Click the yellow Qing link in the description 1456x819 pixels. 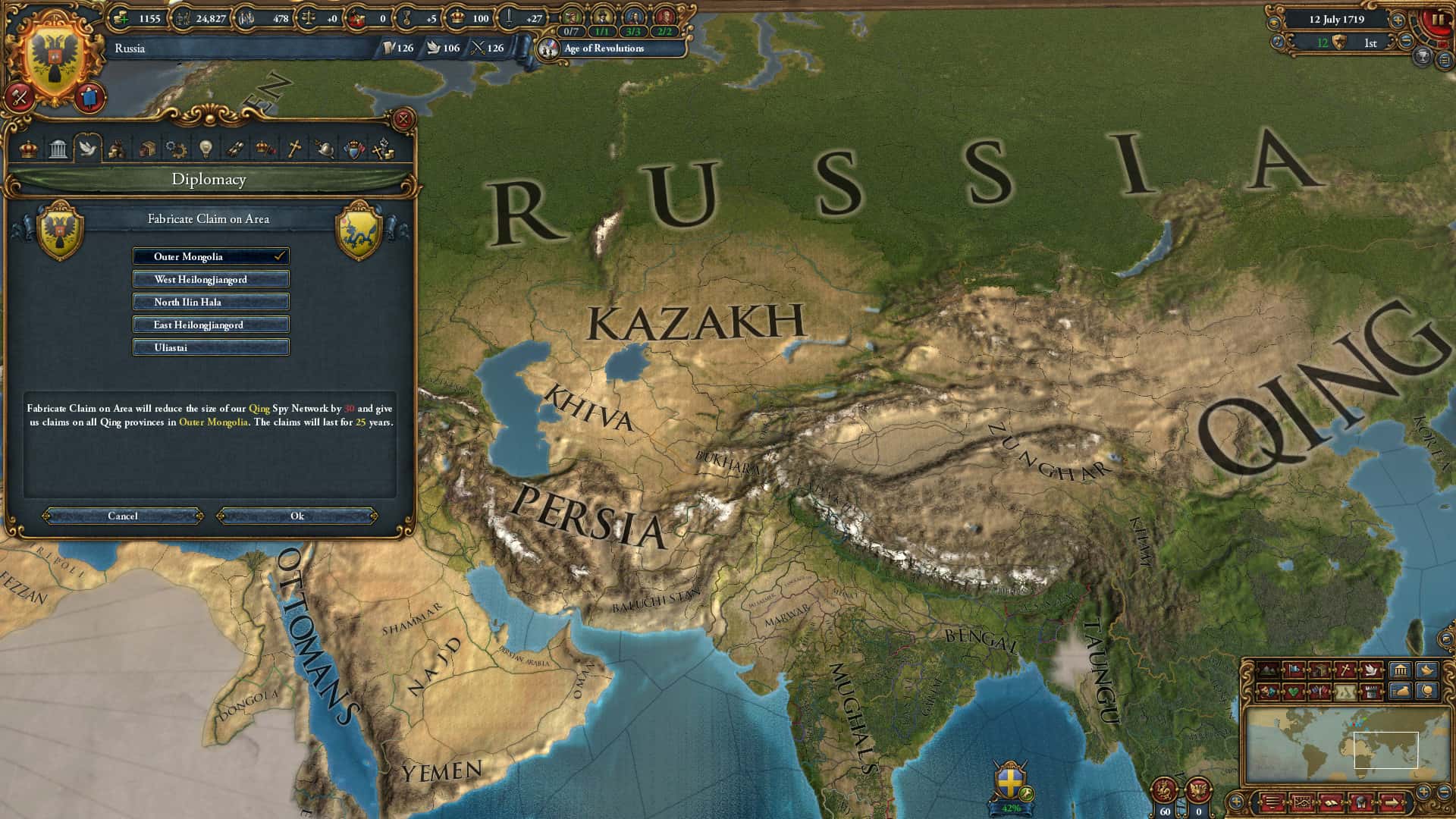(258, 407)
